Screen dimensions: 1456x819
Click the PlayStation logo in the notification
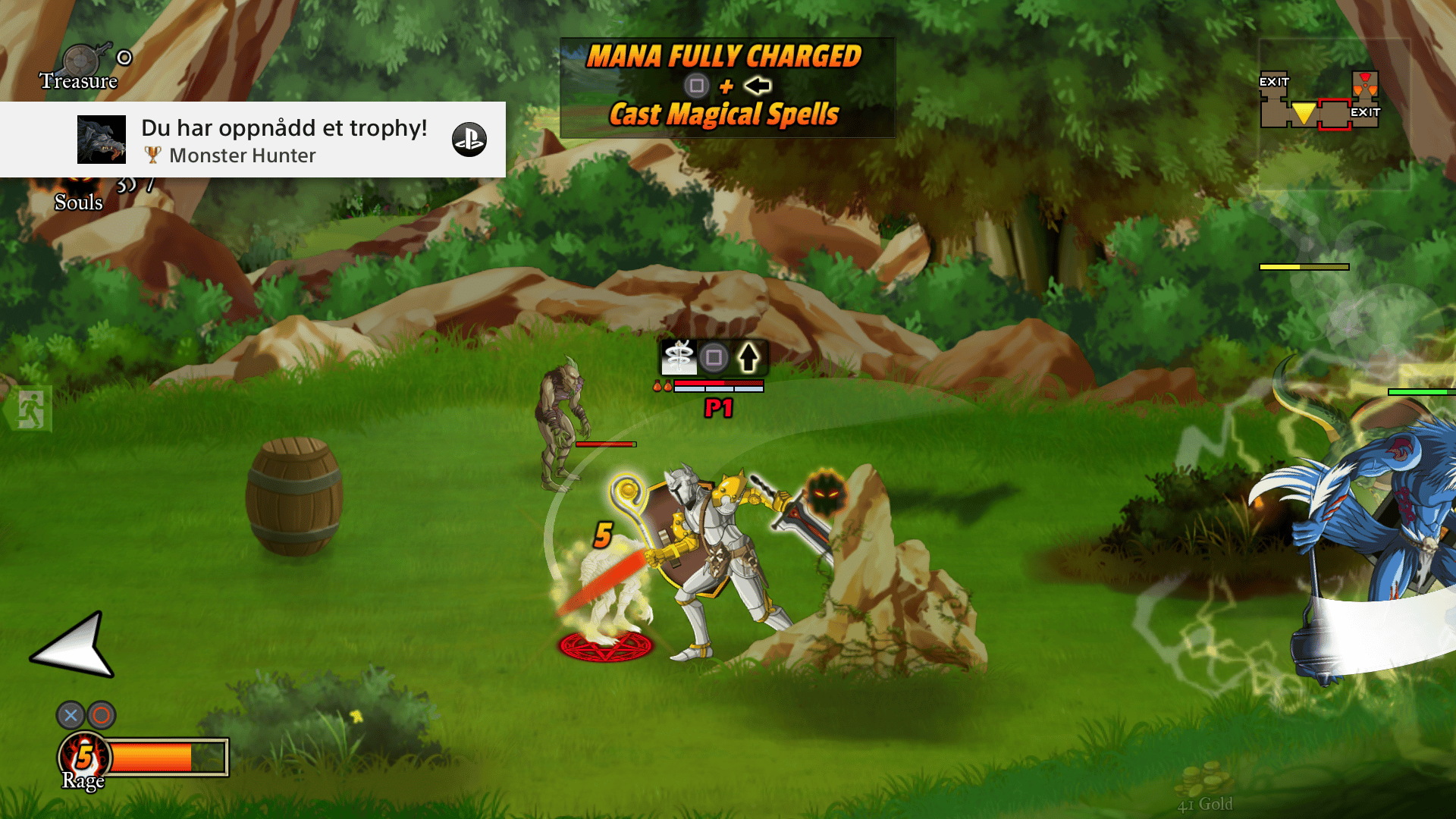[472, 140]
